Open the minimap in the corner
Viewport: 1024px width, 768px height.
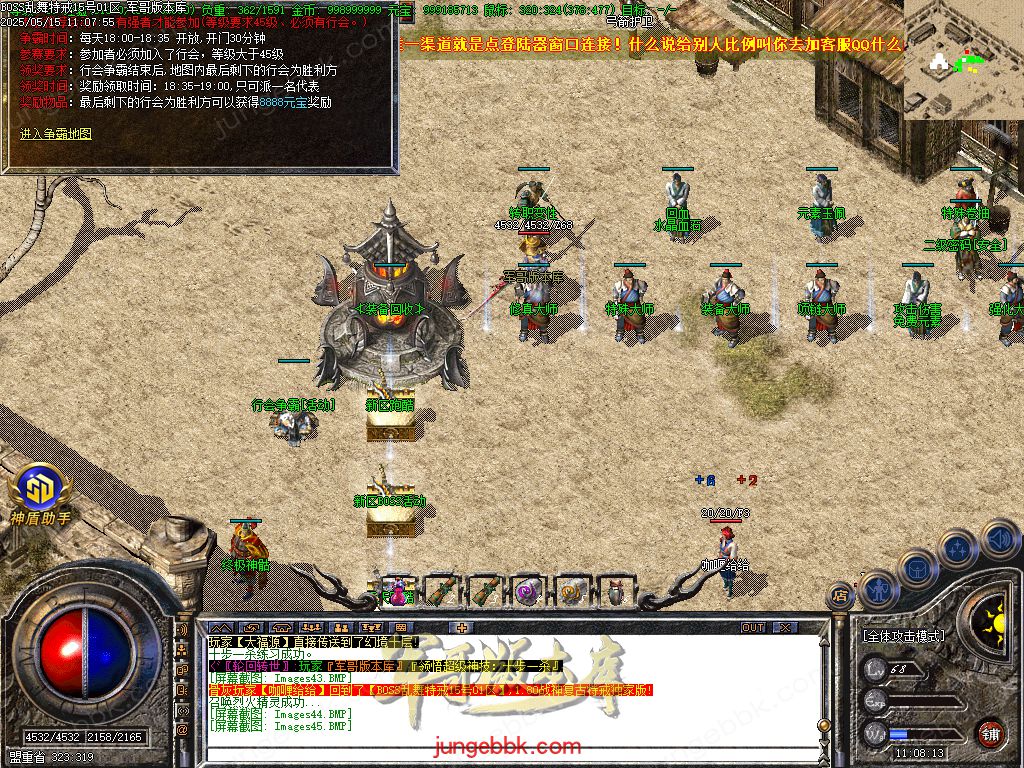963,60
